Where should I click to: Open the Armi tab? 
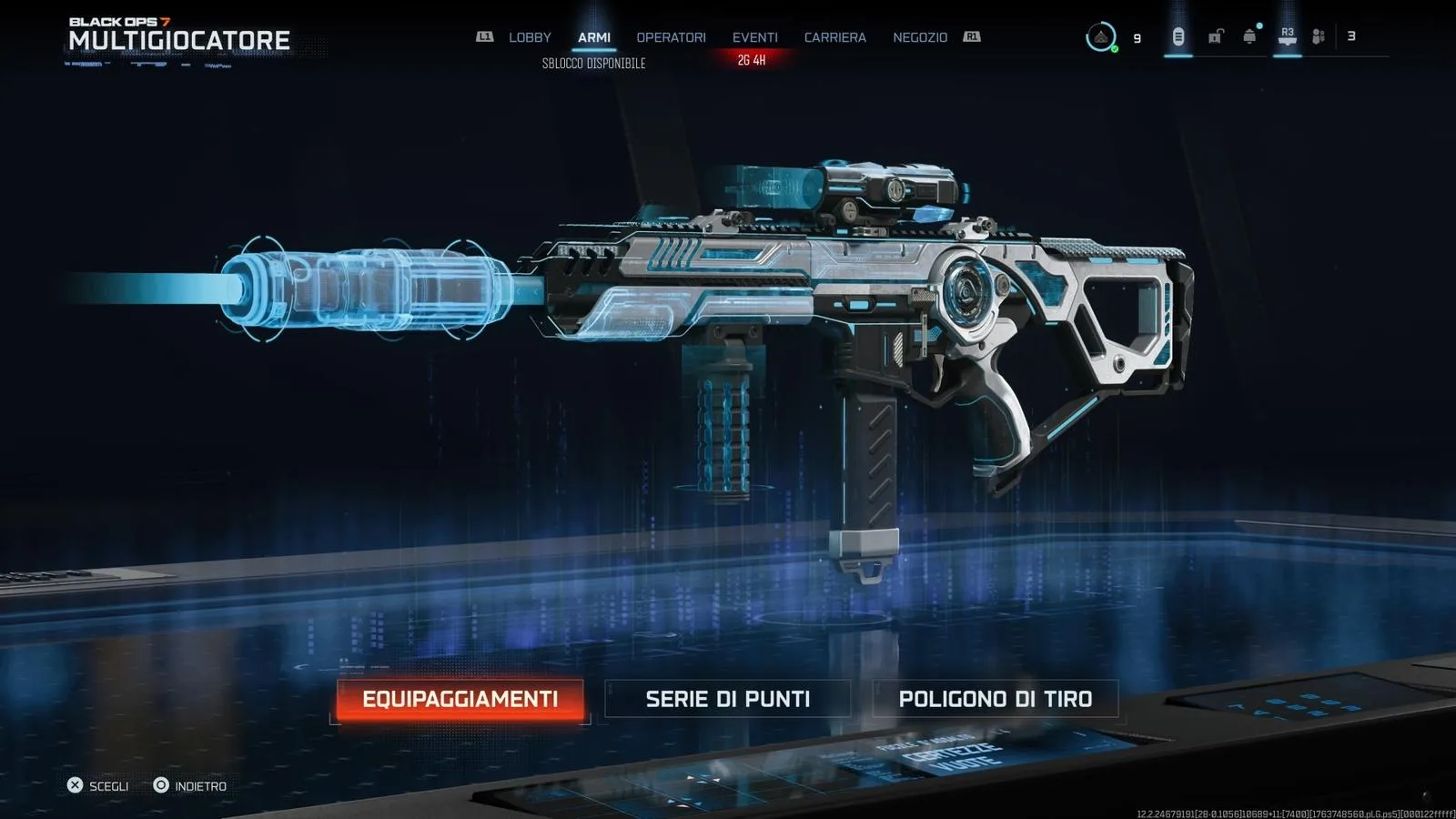pos(594,37)
